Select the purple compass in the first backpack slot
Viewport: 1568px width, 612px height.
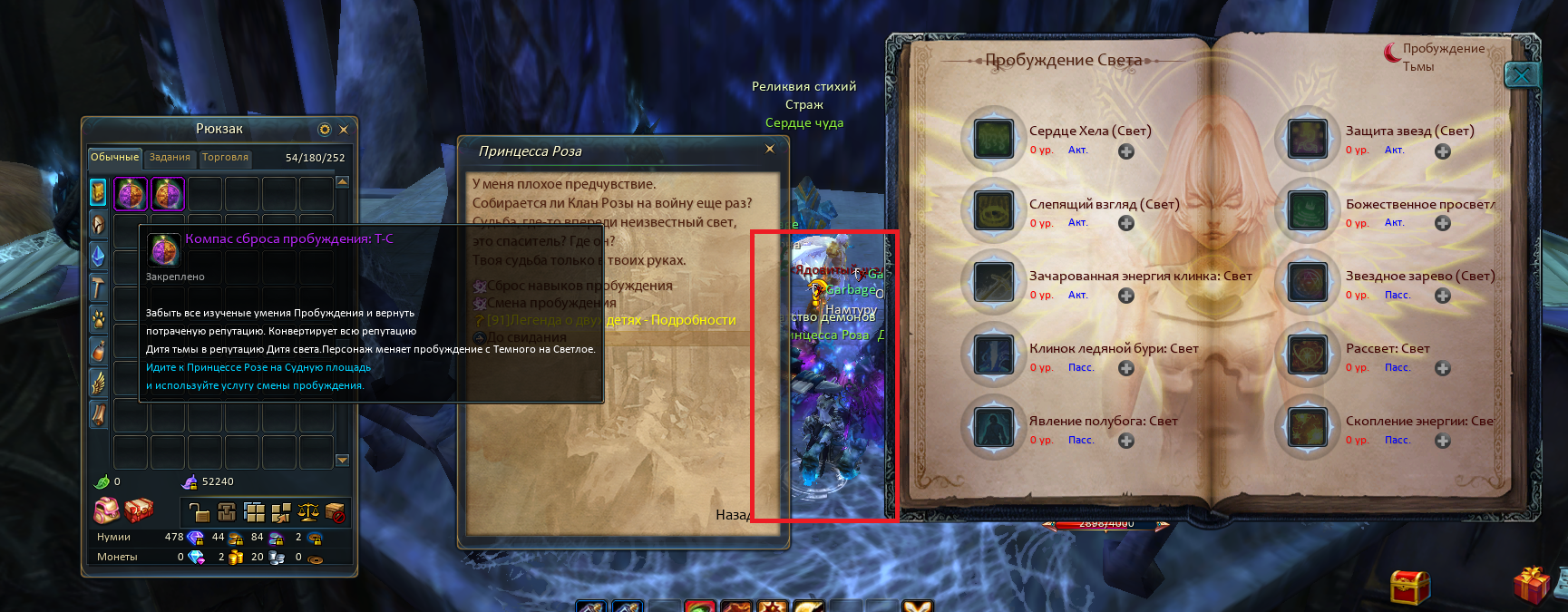click(x=131, y=194)
